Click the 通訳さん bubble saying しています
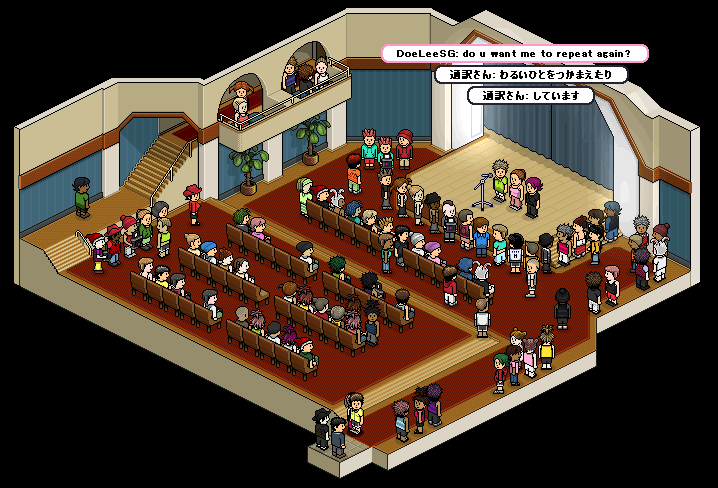Image resolution: width=718 pixels, height=488 pixels. [531, 96]
